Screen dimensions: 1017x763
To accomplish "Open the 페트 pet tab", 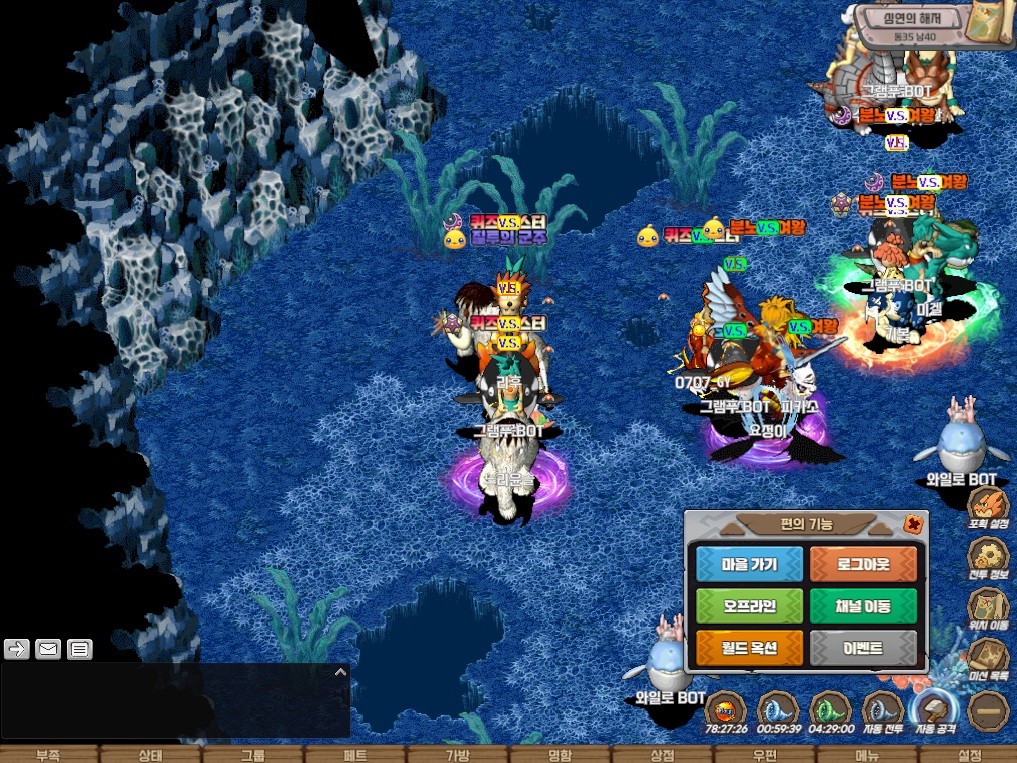I will tap(355, 755).
